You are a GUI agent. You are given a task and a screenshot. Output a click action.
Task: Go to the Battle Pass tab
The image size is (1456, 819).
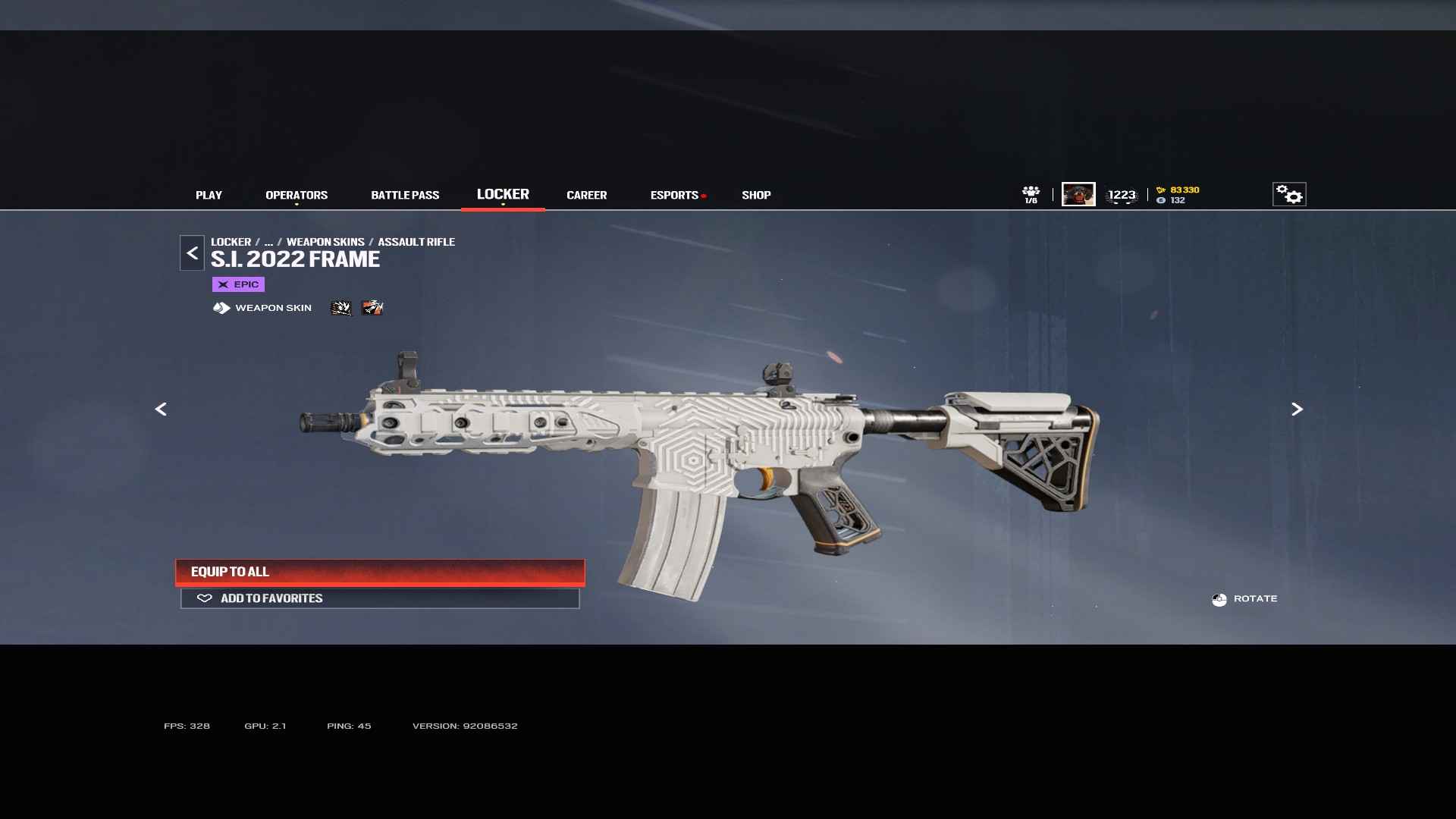tap(405, 195)
